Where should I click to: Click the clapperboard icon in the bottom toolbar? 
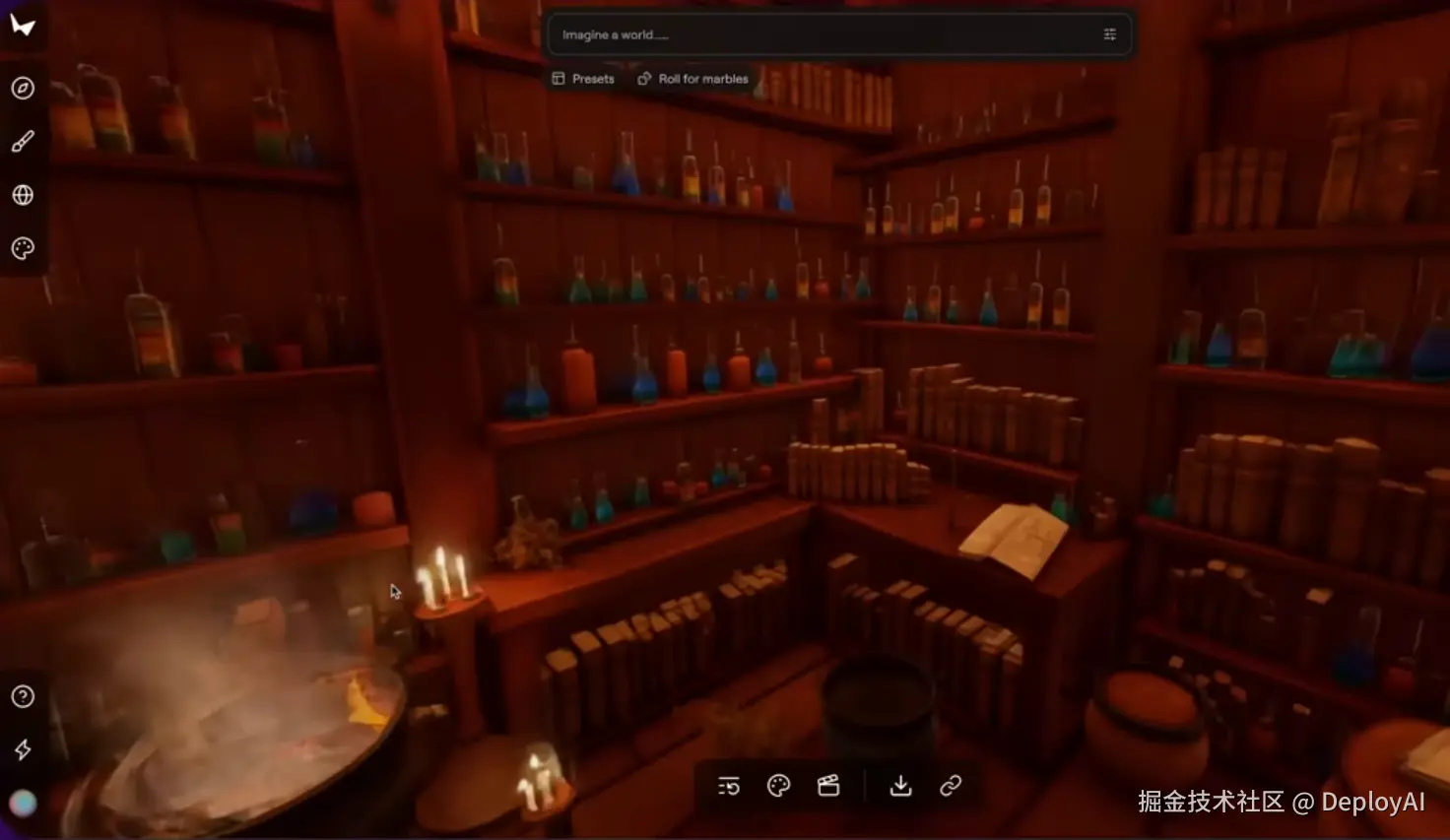point(828,786)
